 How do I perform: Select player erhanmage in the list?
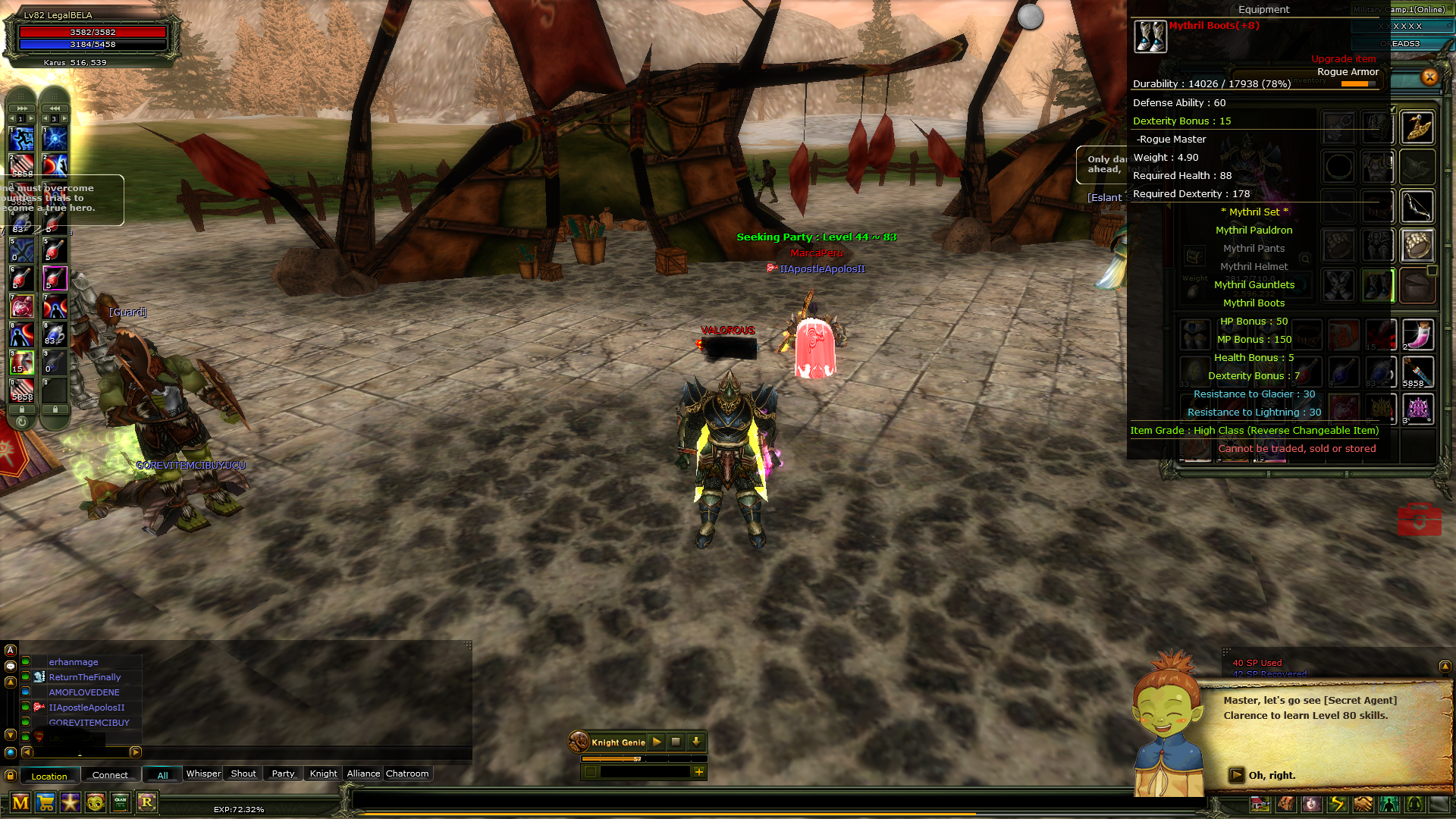pyautogui.click(x=74, y=662)
